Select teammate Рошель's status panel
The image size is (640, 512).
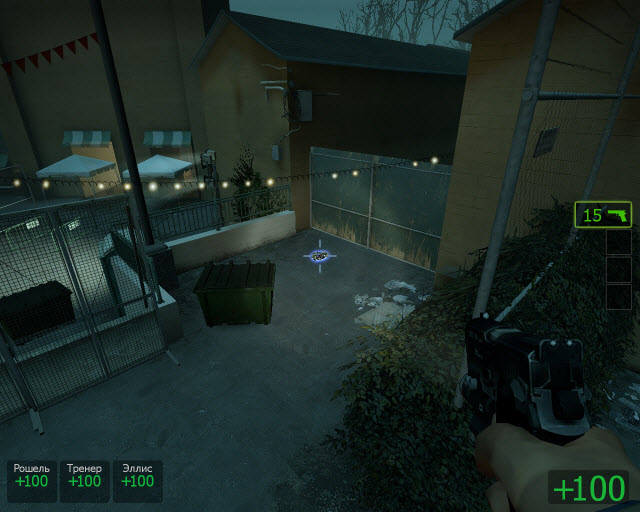tap(31, 476)
